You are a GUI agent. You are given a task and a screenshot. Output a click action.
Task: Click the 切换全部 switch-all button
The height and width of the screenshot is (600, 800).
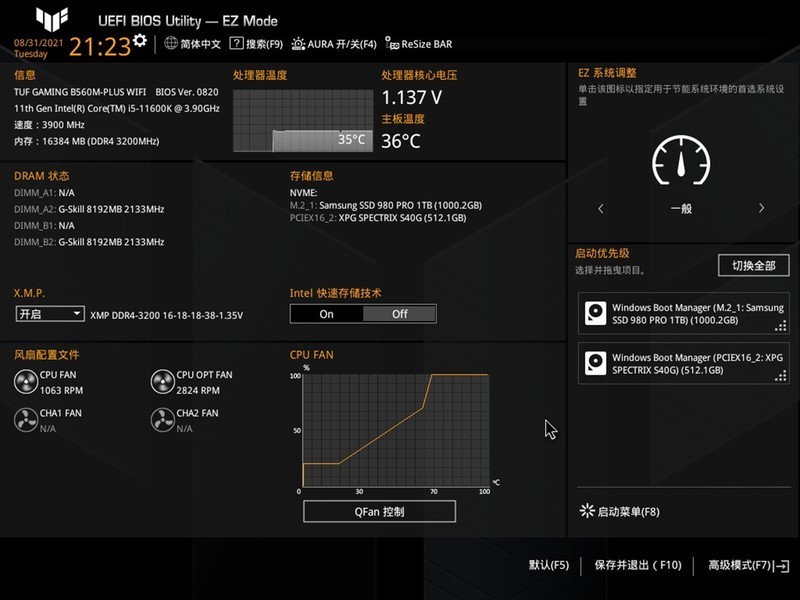point(753,266)
